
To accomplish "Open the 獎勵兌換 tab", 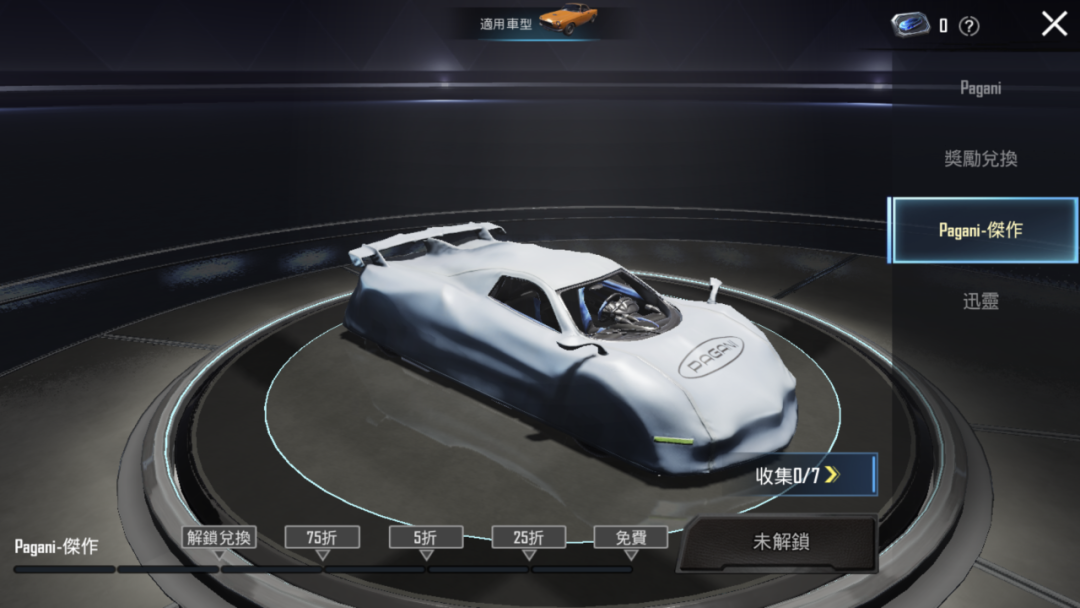I will (980, 159).
